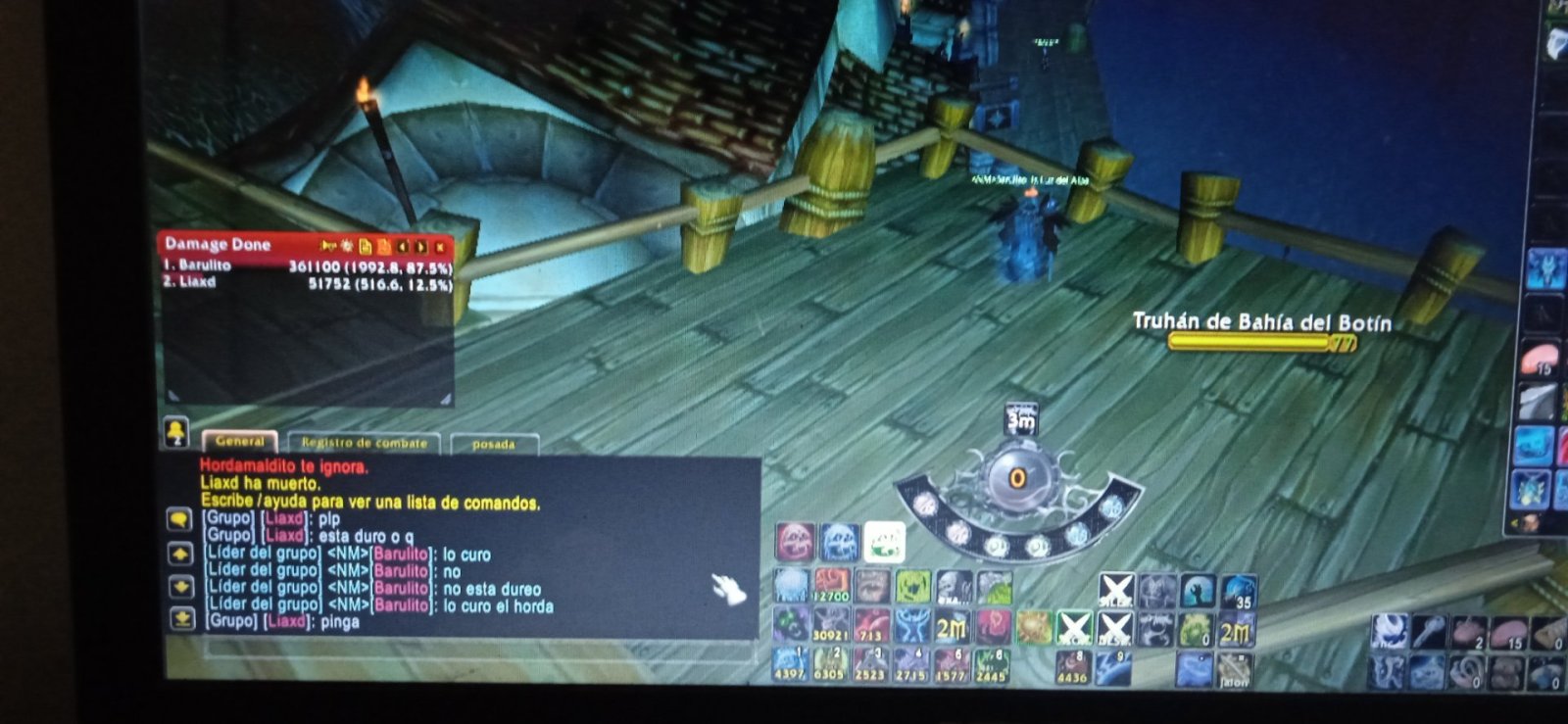This screenshot has width=1568, height=724.
Task: Activate the yellow sun burst ability
Action: [x=1033, y=626]
